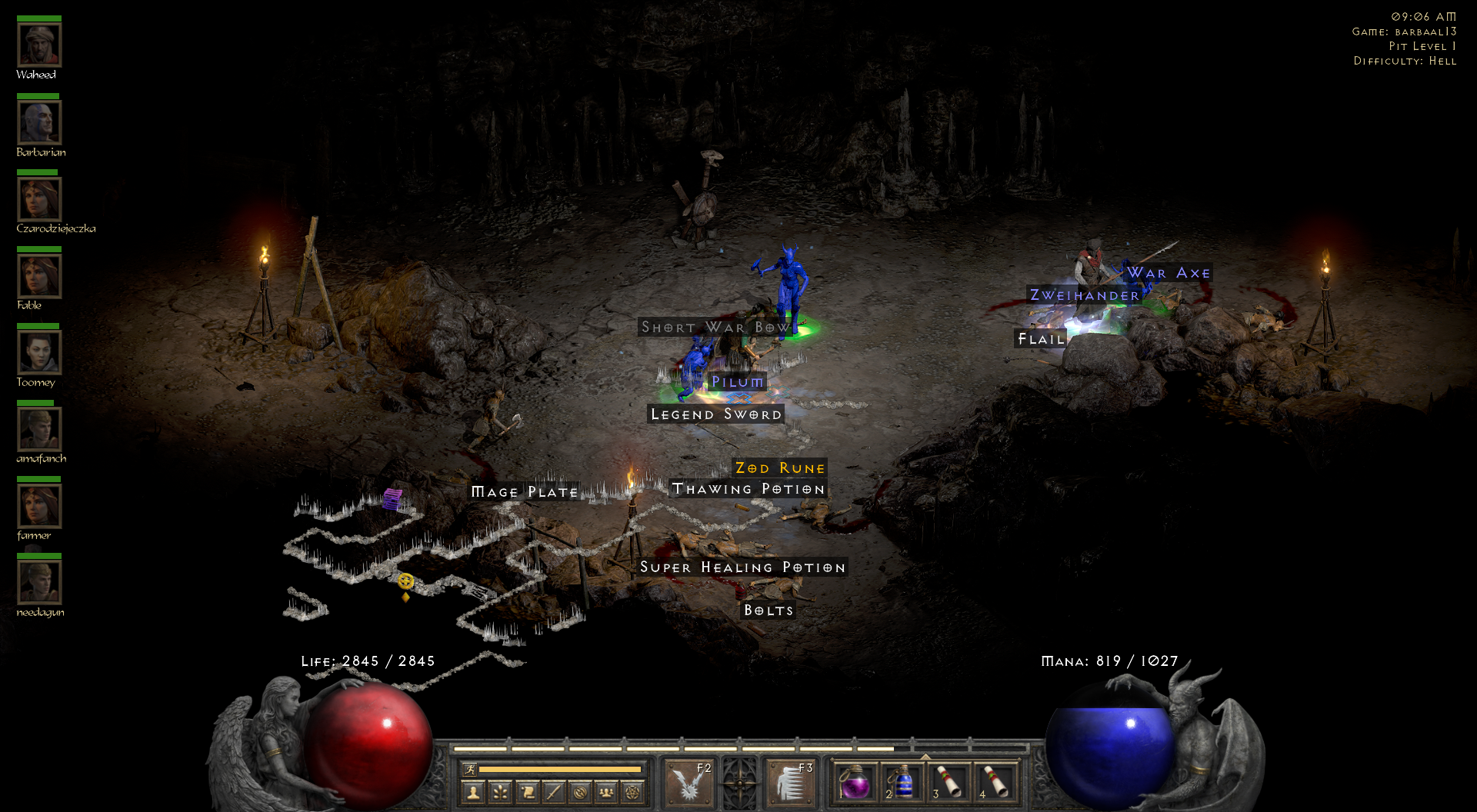Pick up the Mage Plate

[x=525, y=492]
